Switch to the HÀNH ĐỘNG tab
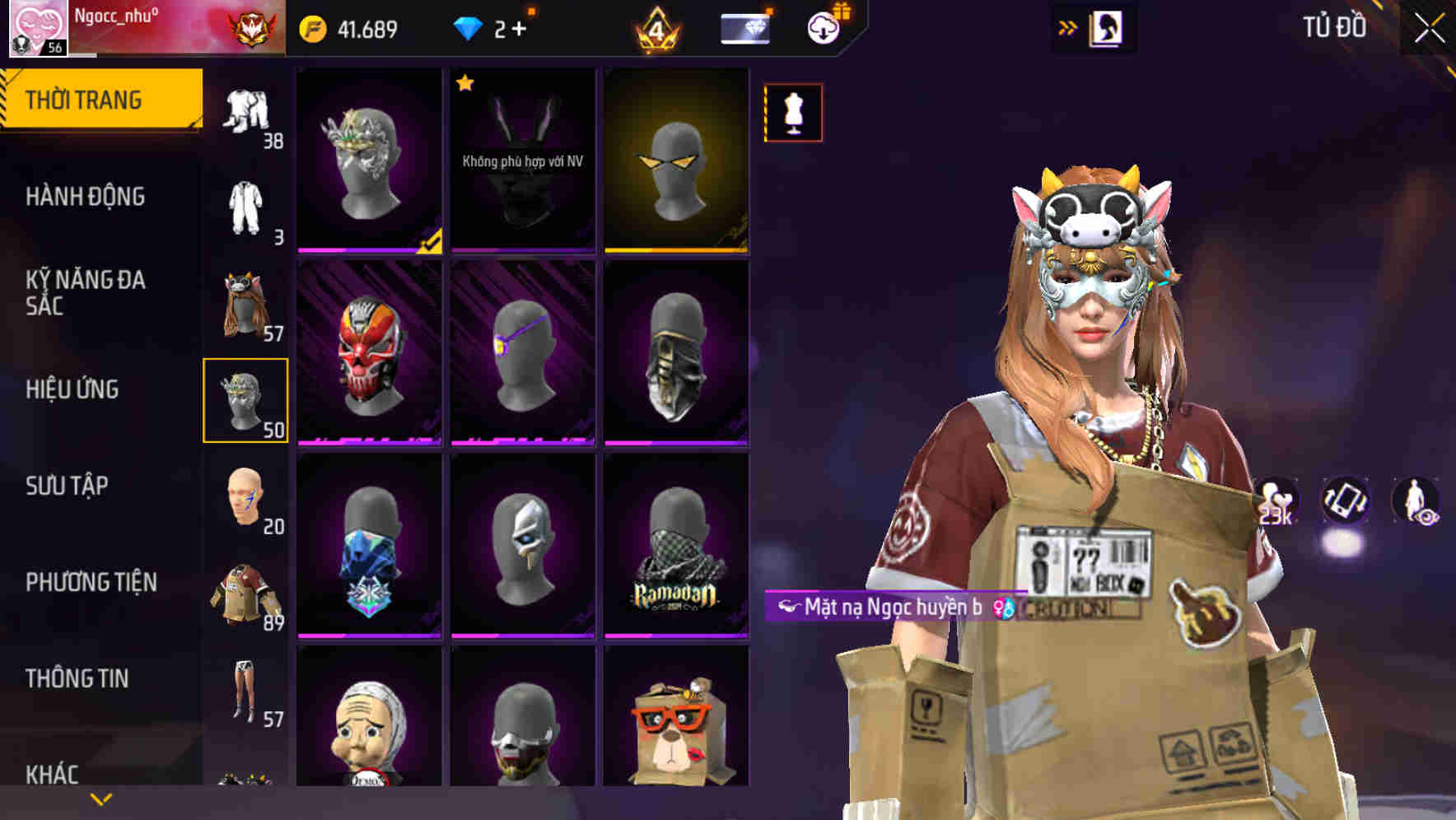Viewport: 1456px width, 820px height. click(87, 196)
